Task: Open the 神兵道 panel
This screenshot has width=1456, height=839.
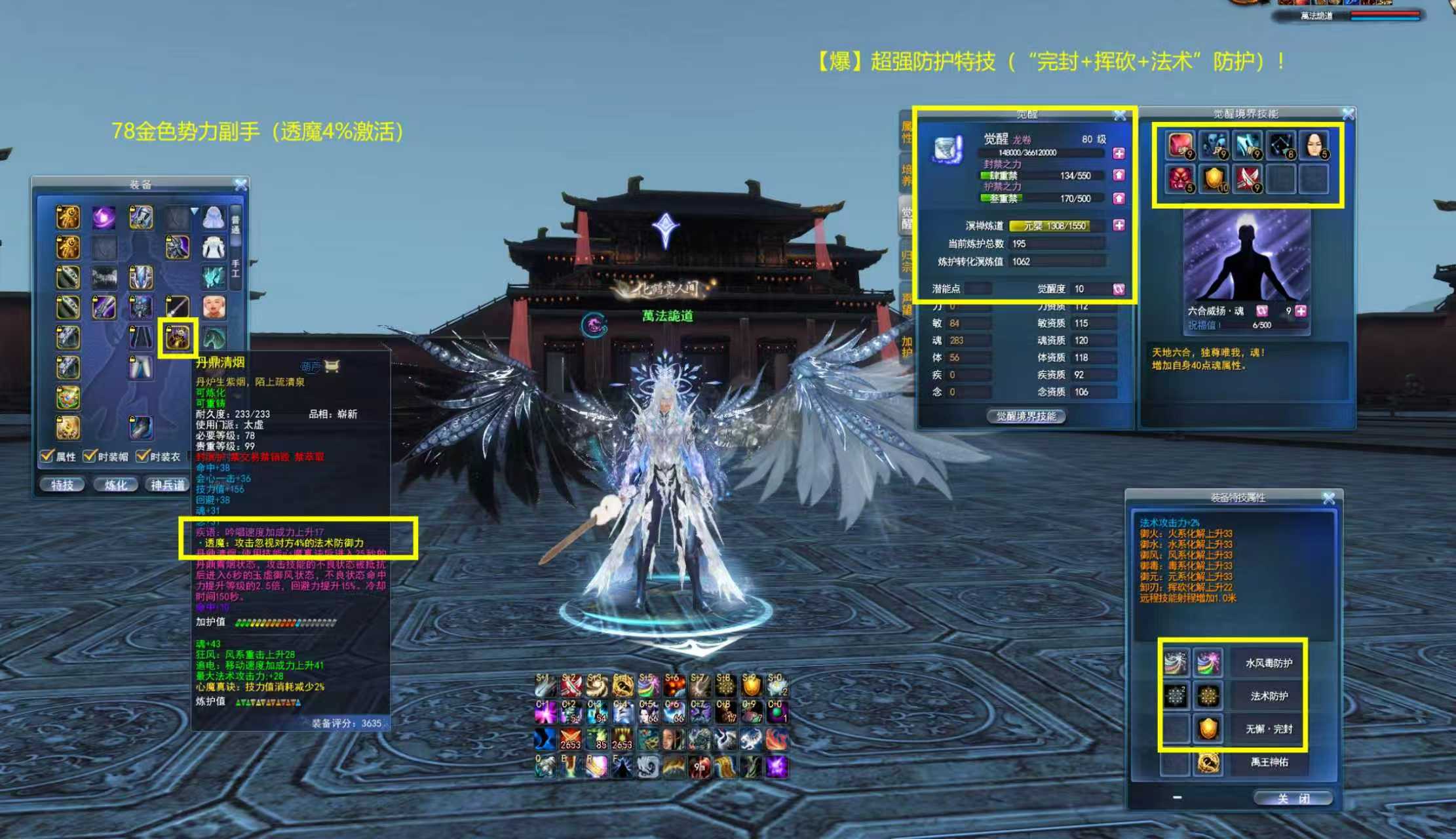Action: [167, 485]
